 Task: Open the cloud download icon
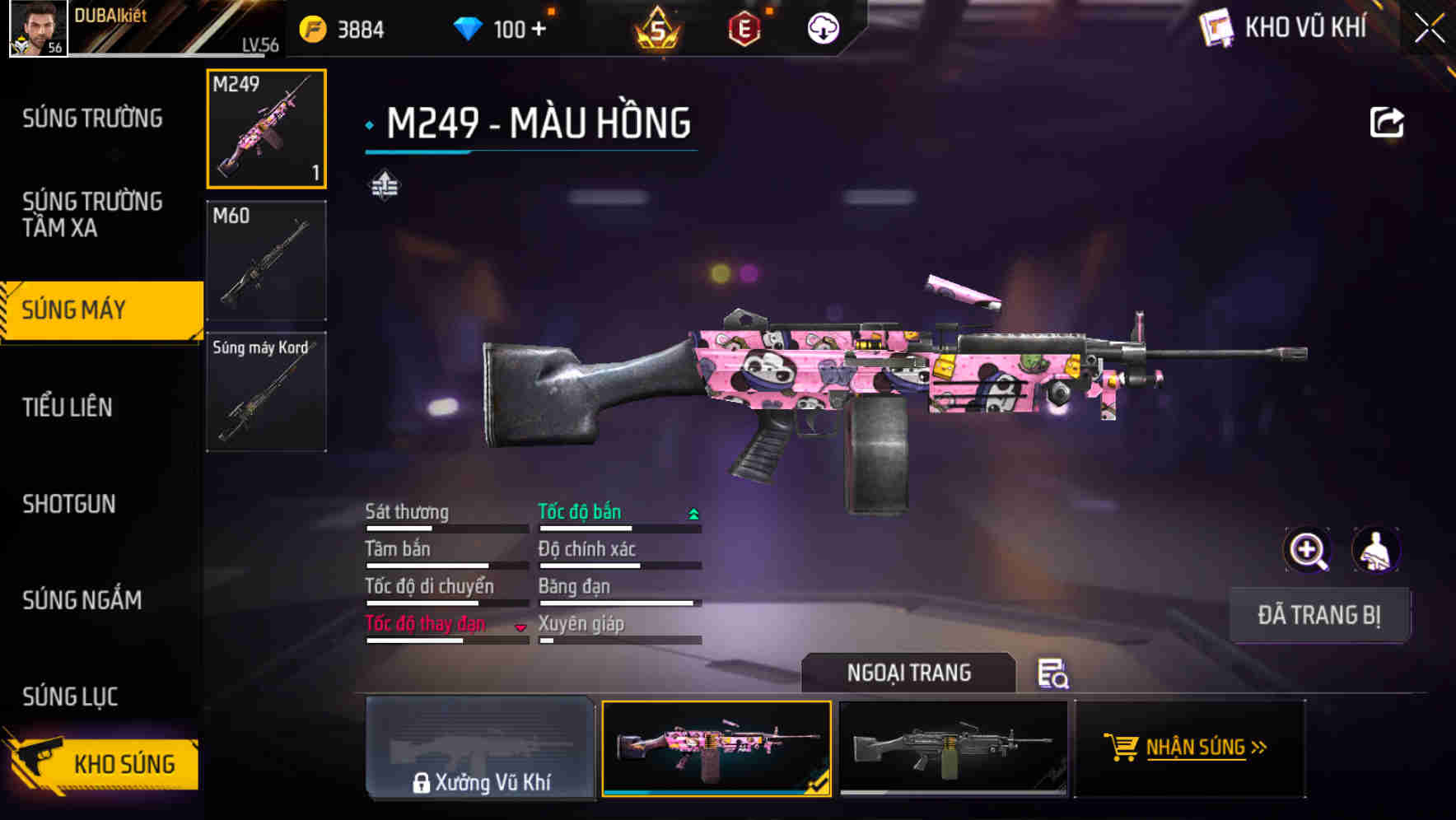pos(823,29)
